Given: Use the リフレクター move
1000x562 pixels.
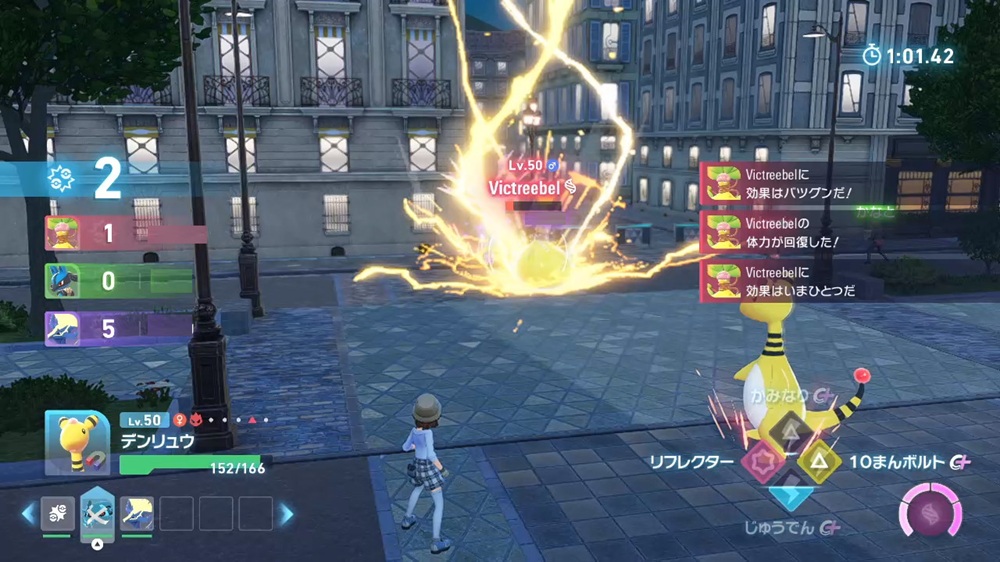Looking at the screenshot, I should click(x=763, y=462).
